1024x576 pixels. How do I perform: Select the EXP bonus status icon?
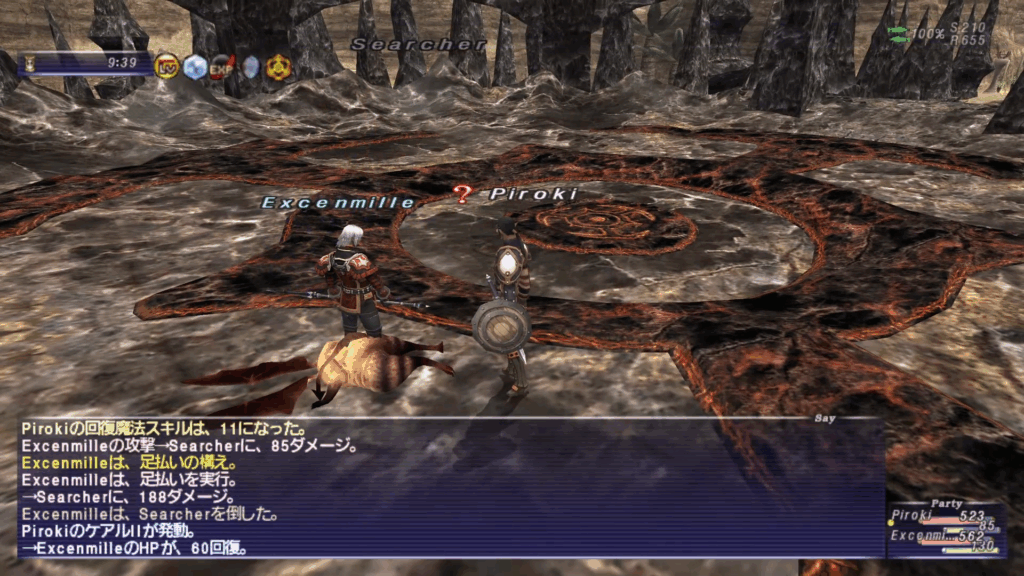click(222, 66)
